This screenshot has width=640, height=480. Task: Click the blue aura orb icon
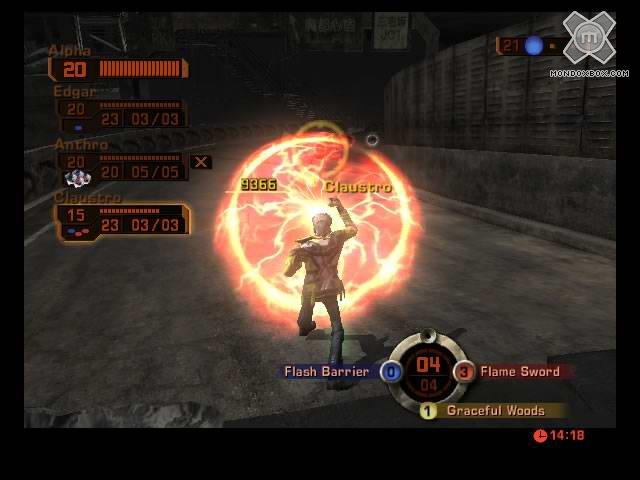click(x=534, y=45)
